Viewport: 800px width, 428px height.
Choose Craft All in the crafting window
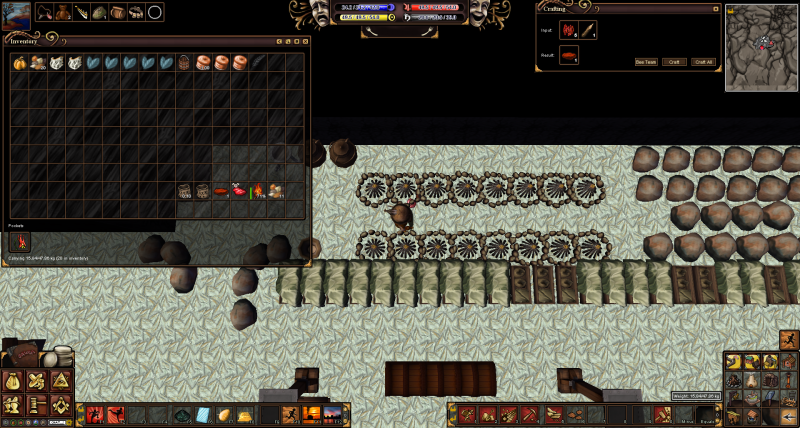[703, 61]
